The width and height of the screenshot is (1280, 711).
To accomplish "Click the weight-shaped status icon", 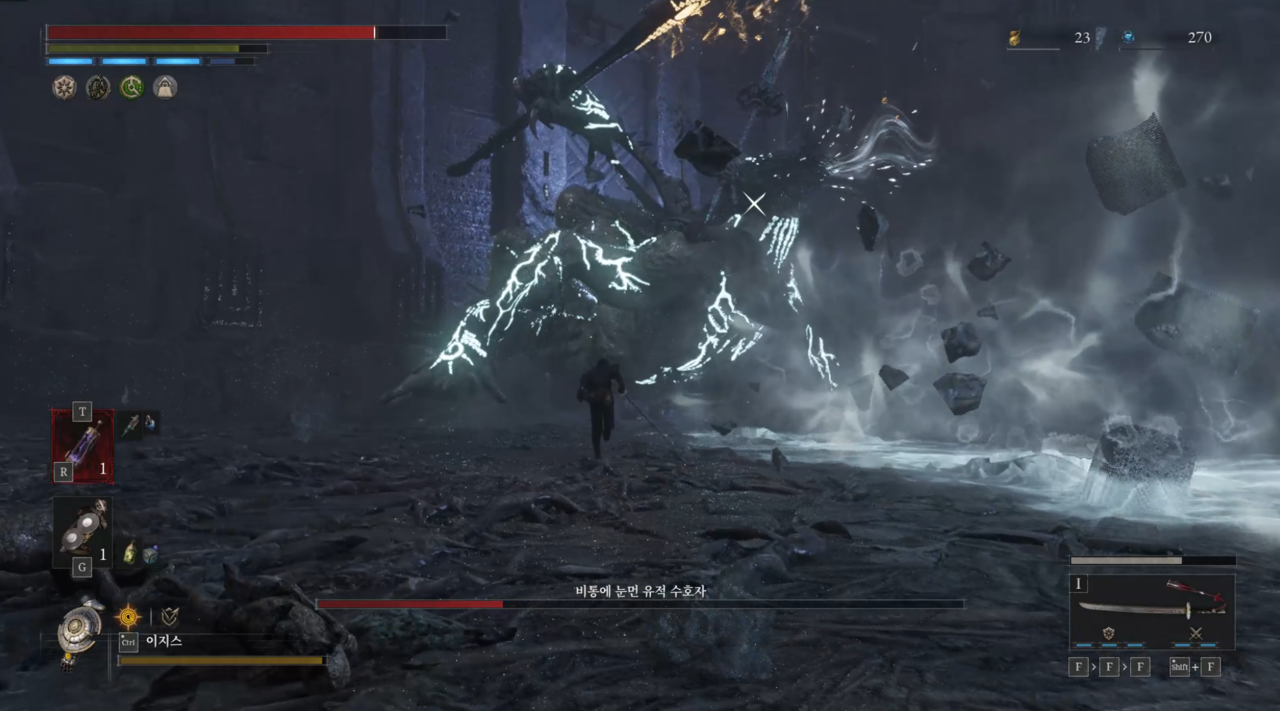I will click(165, 88).
